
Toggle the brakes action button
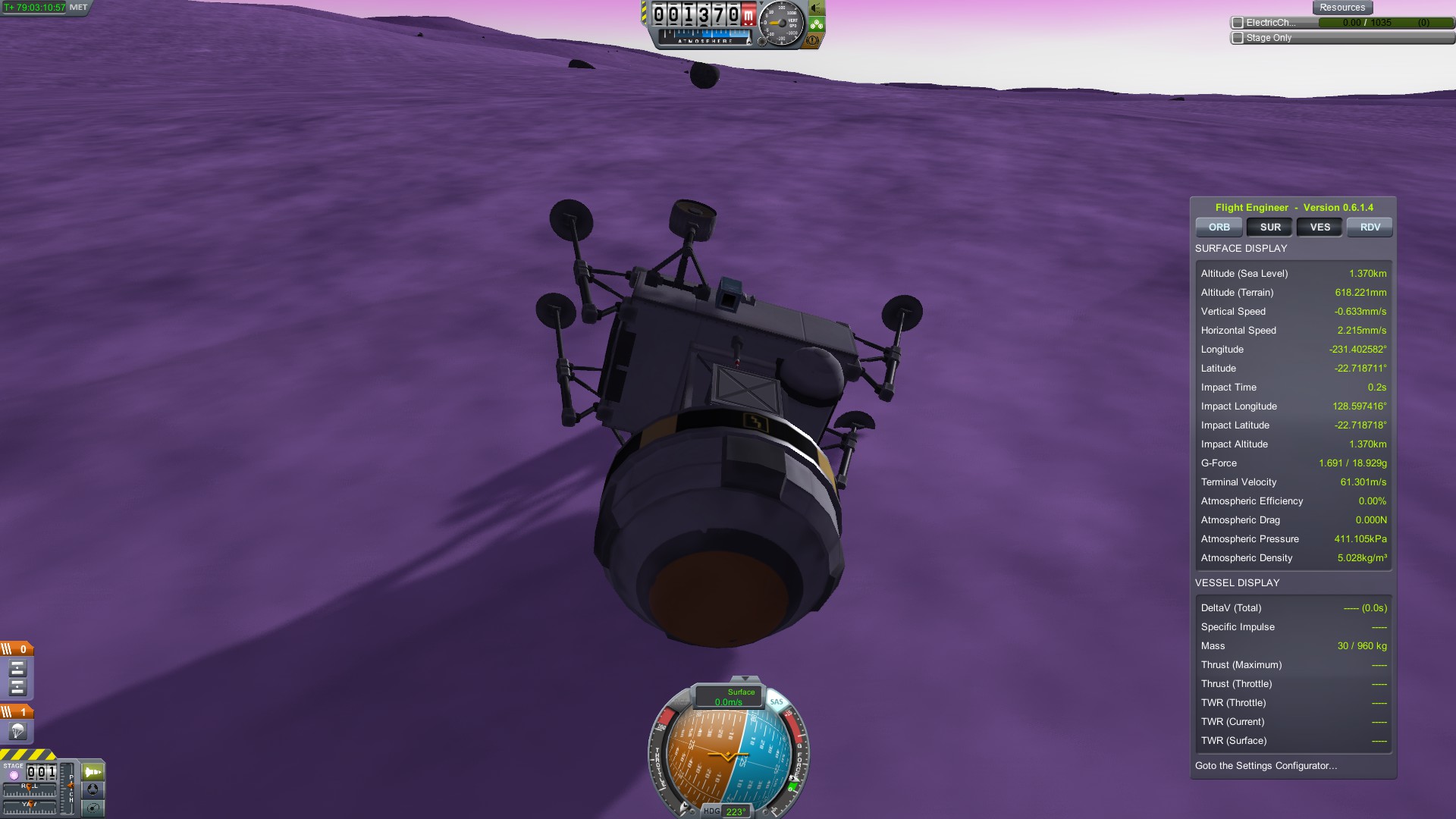point(813,40)
